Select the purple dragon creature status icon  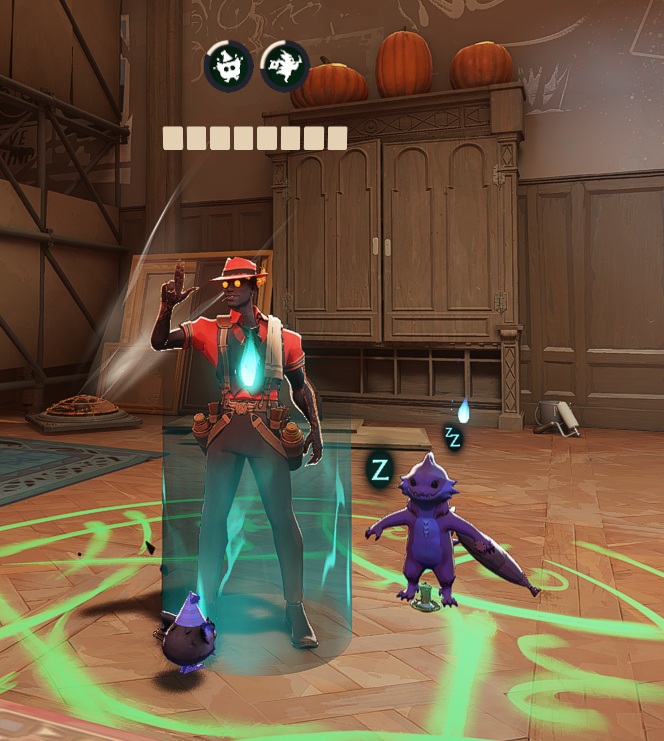click(x=285, y=66)
